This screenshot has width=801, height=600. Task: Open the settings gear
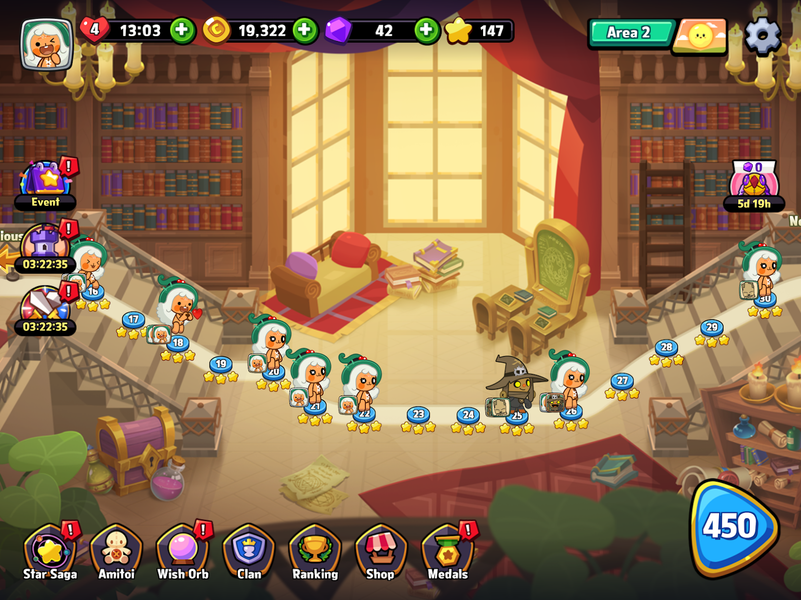(762, 36)
